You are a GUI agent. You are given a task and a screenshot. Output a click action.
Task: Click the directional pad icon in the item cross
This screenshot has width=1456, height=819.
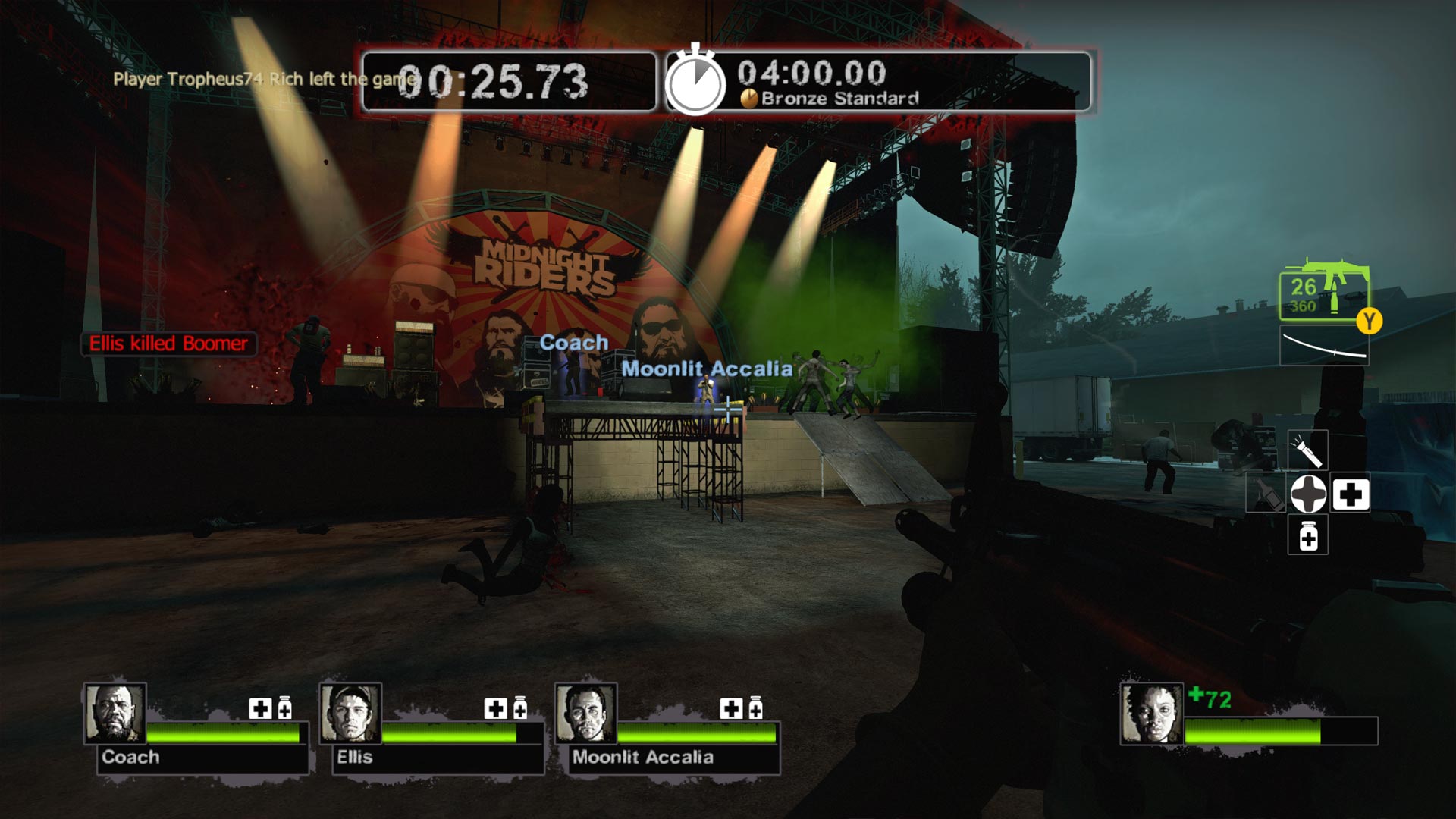[1308, 494]
